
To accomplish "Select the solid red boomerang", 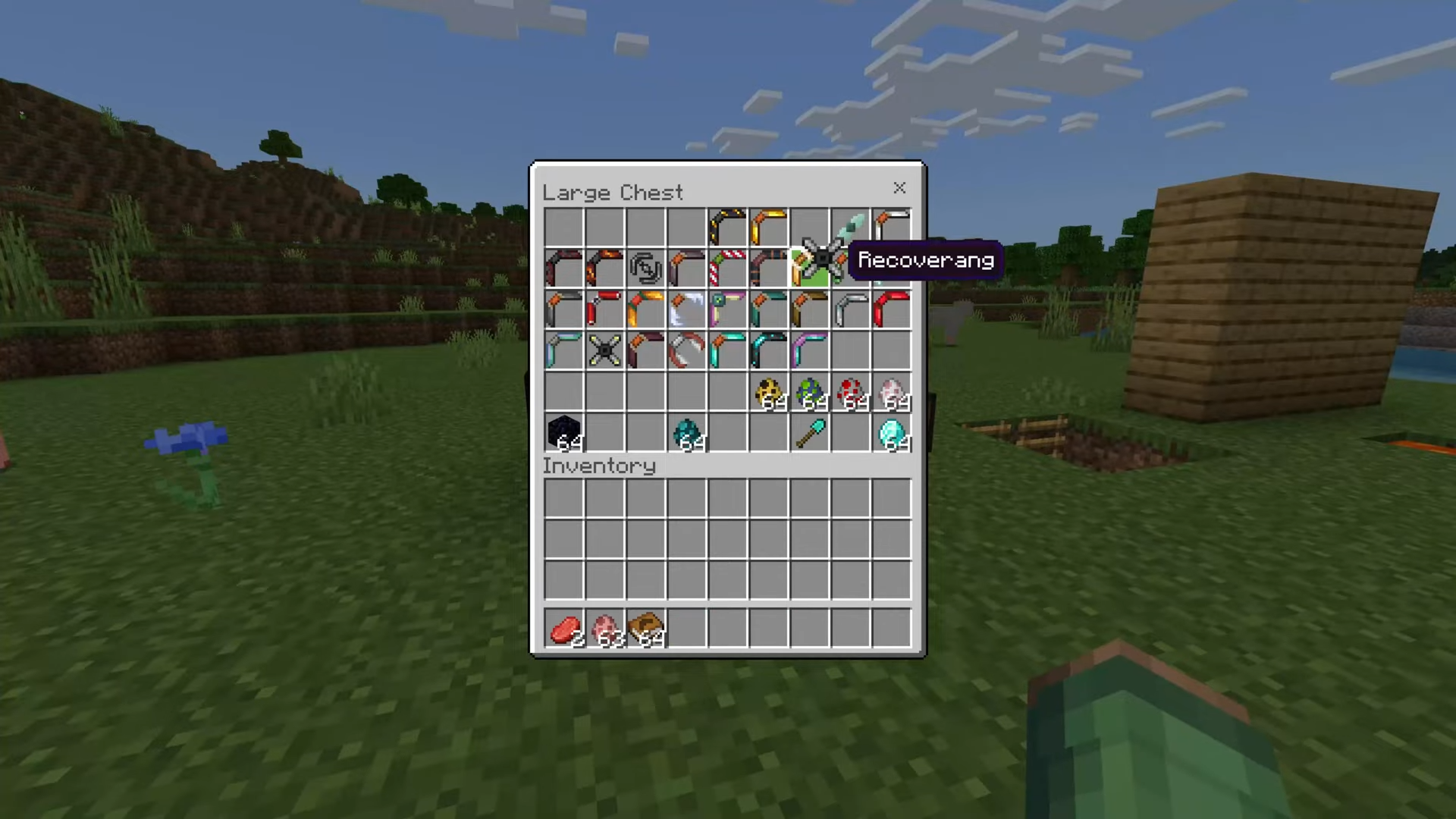I will [x=892, y=309].
